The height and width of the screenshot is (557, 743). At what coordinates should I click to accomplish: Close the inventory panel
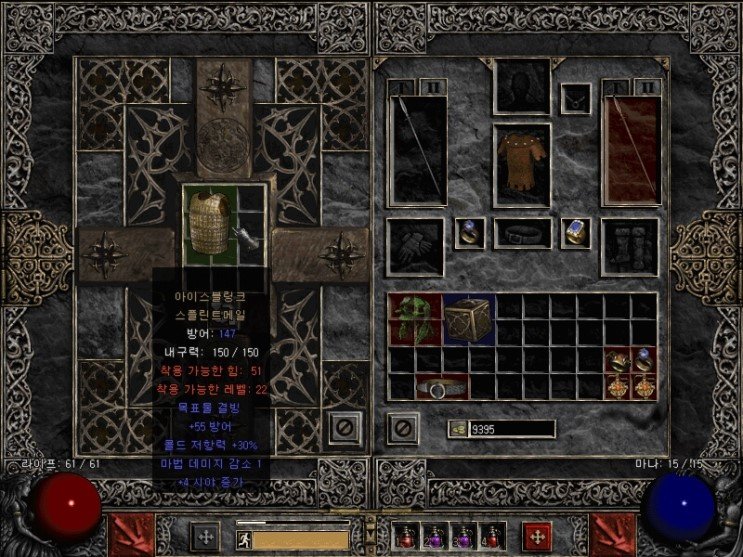(x=402, y=428)
